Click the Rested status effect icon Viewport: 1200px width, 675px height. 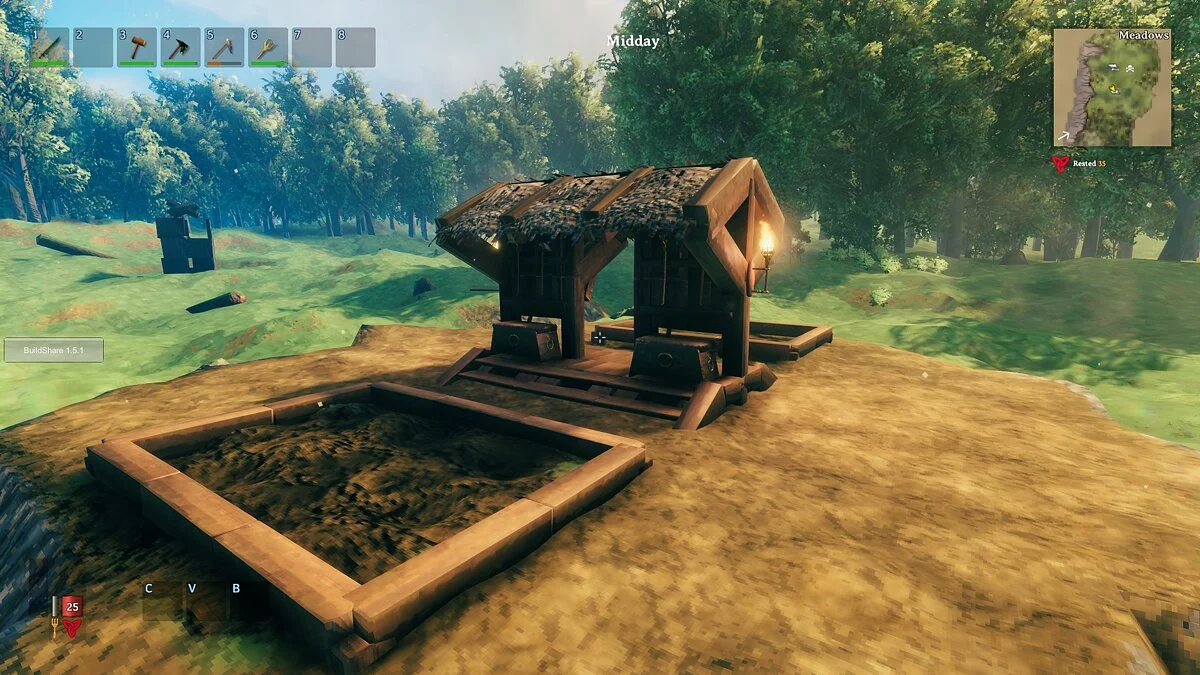click(x=1060, y=163)
